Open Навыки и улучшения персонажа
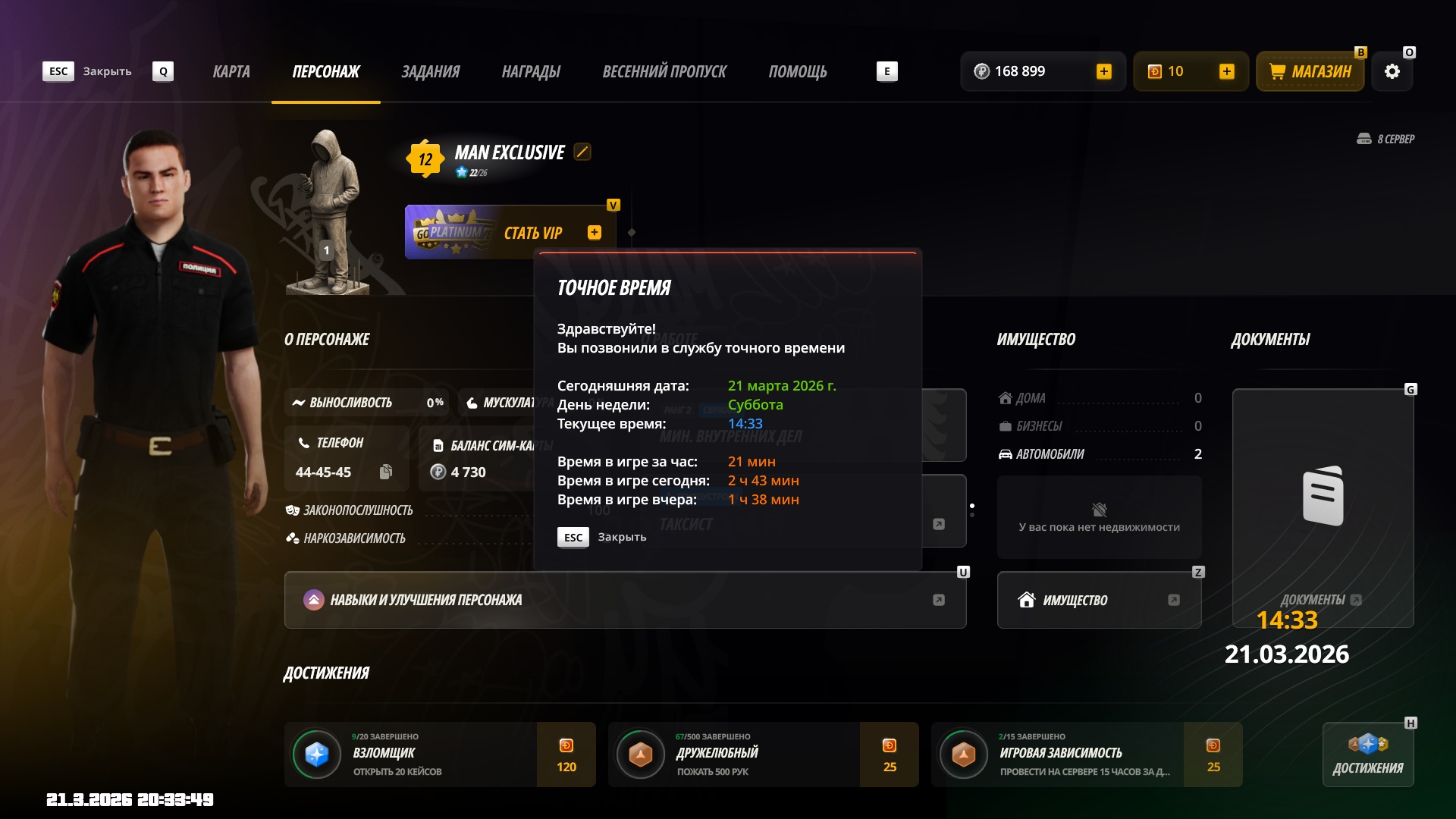This screenshot has height=819, width=1456. click(x=625, y=600)
